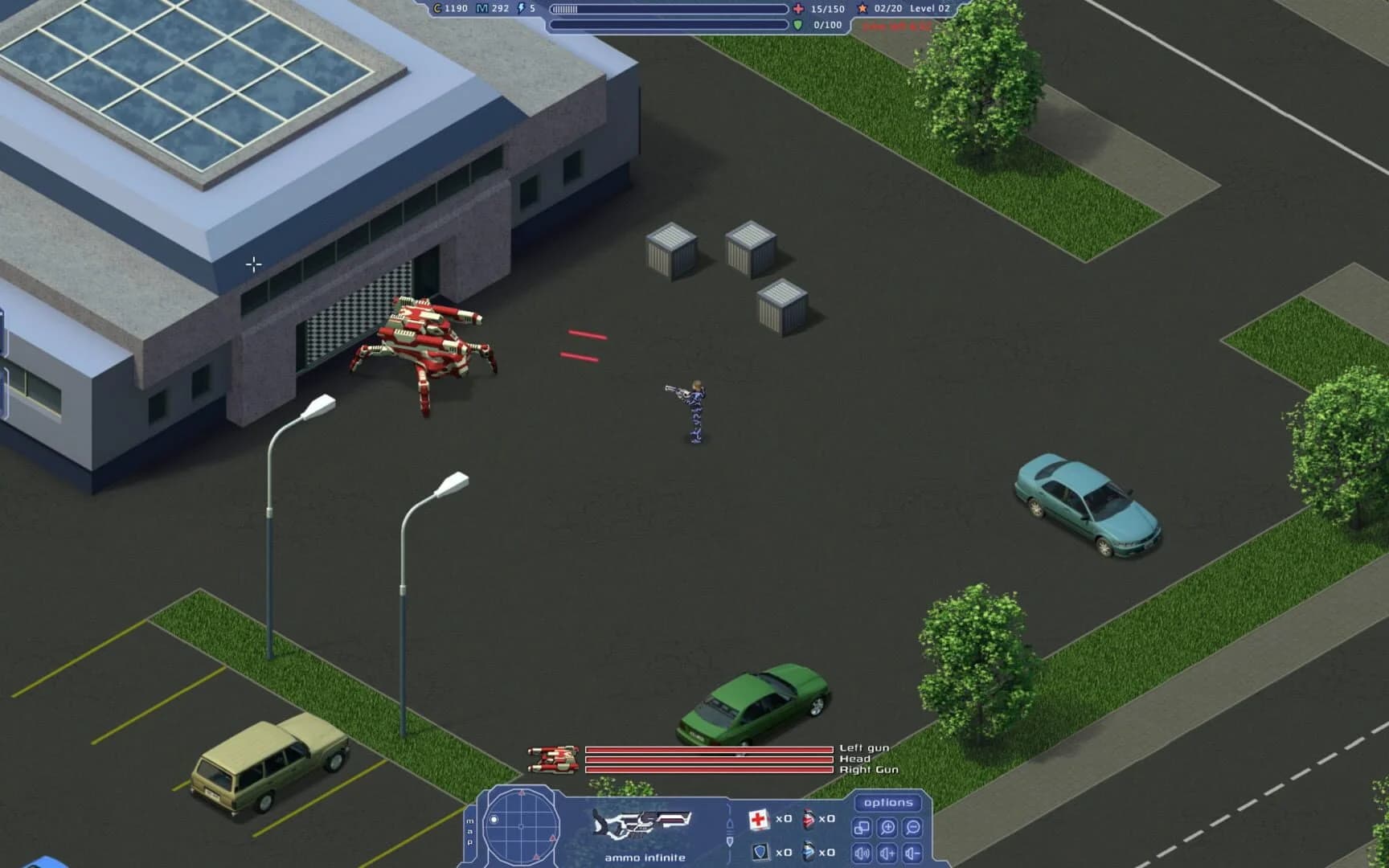1389x868 pixels.
Task: Select the blue capsule item beside the shield
Action: point(808,852)
